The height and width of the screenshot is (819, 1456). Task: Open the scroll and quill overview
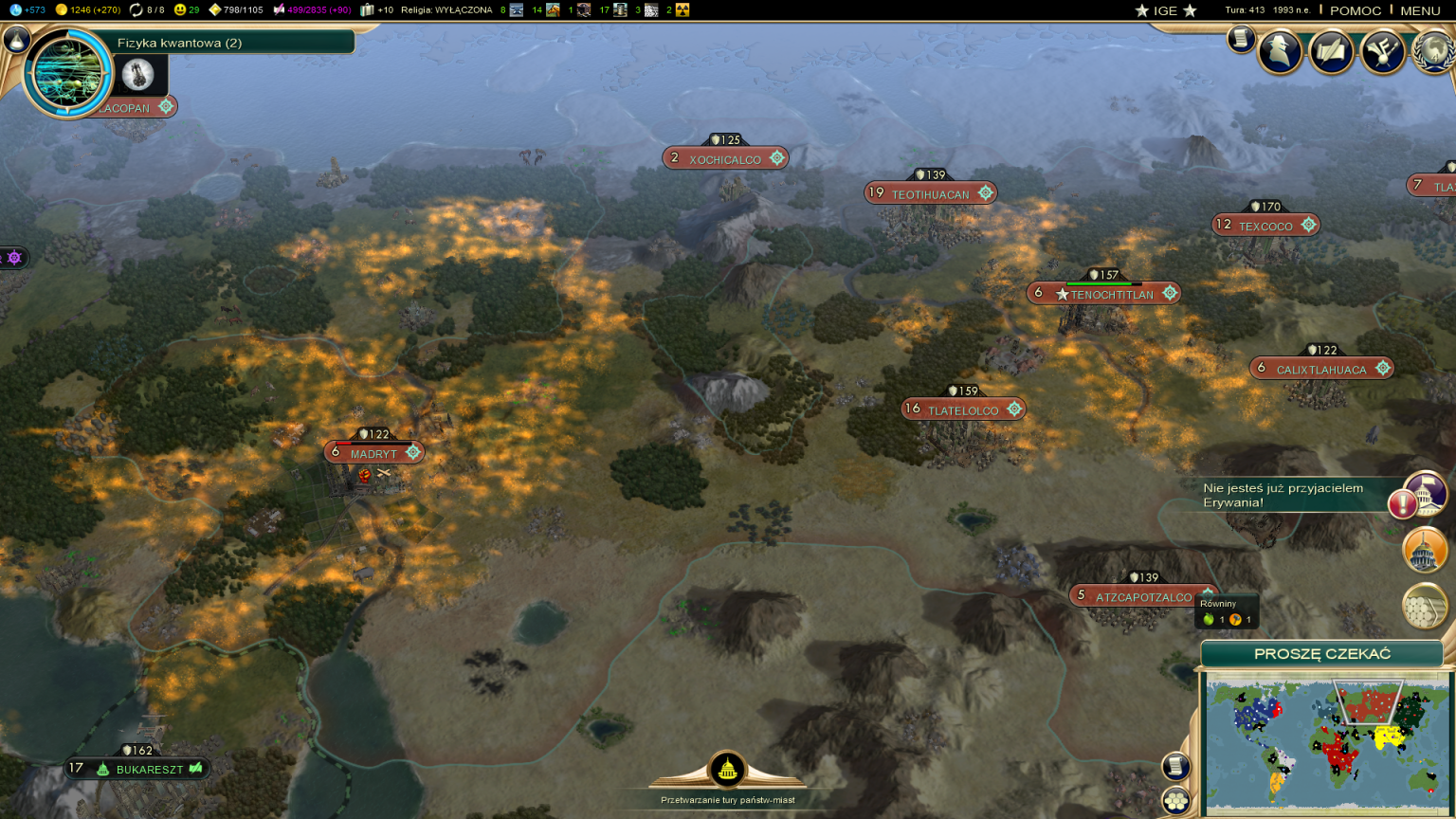coord(1331,52)
